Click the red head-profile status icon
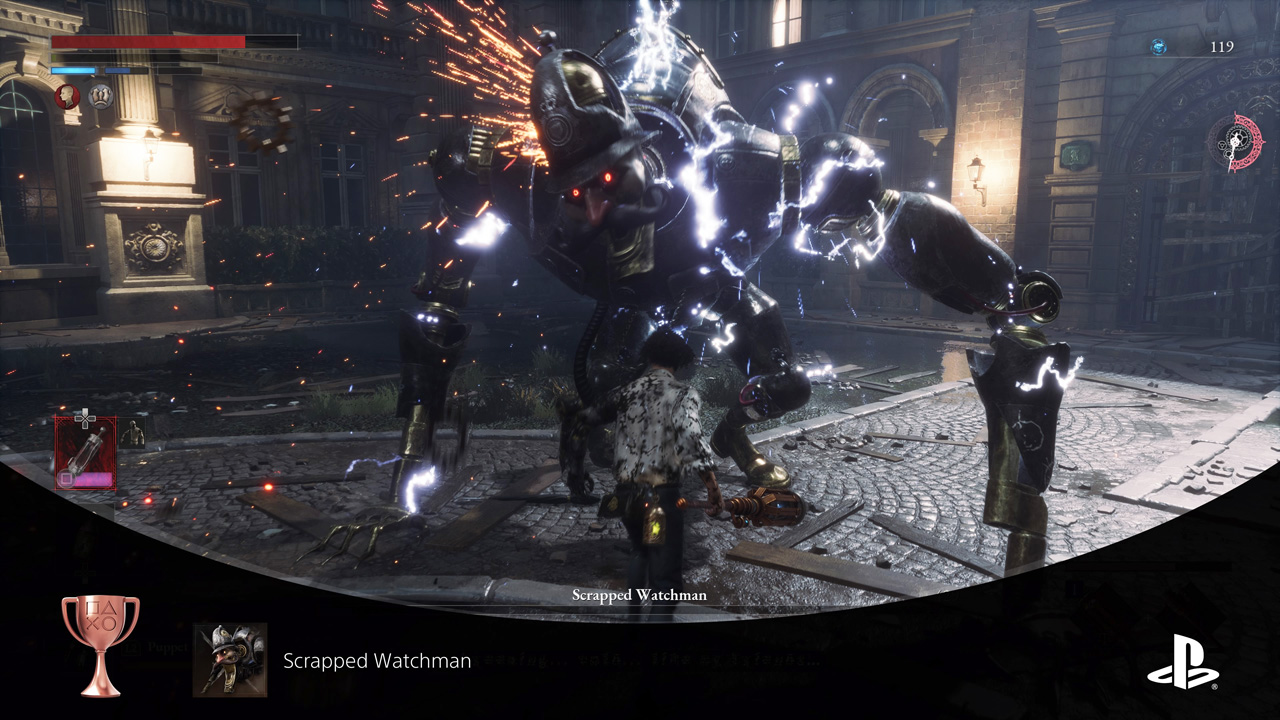 (x=67, y=96)
